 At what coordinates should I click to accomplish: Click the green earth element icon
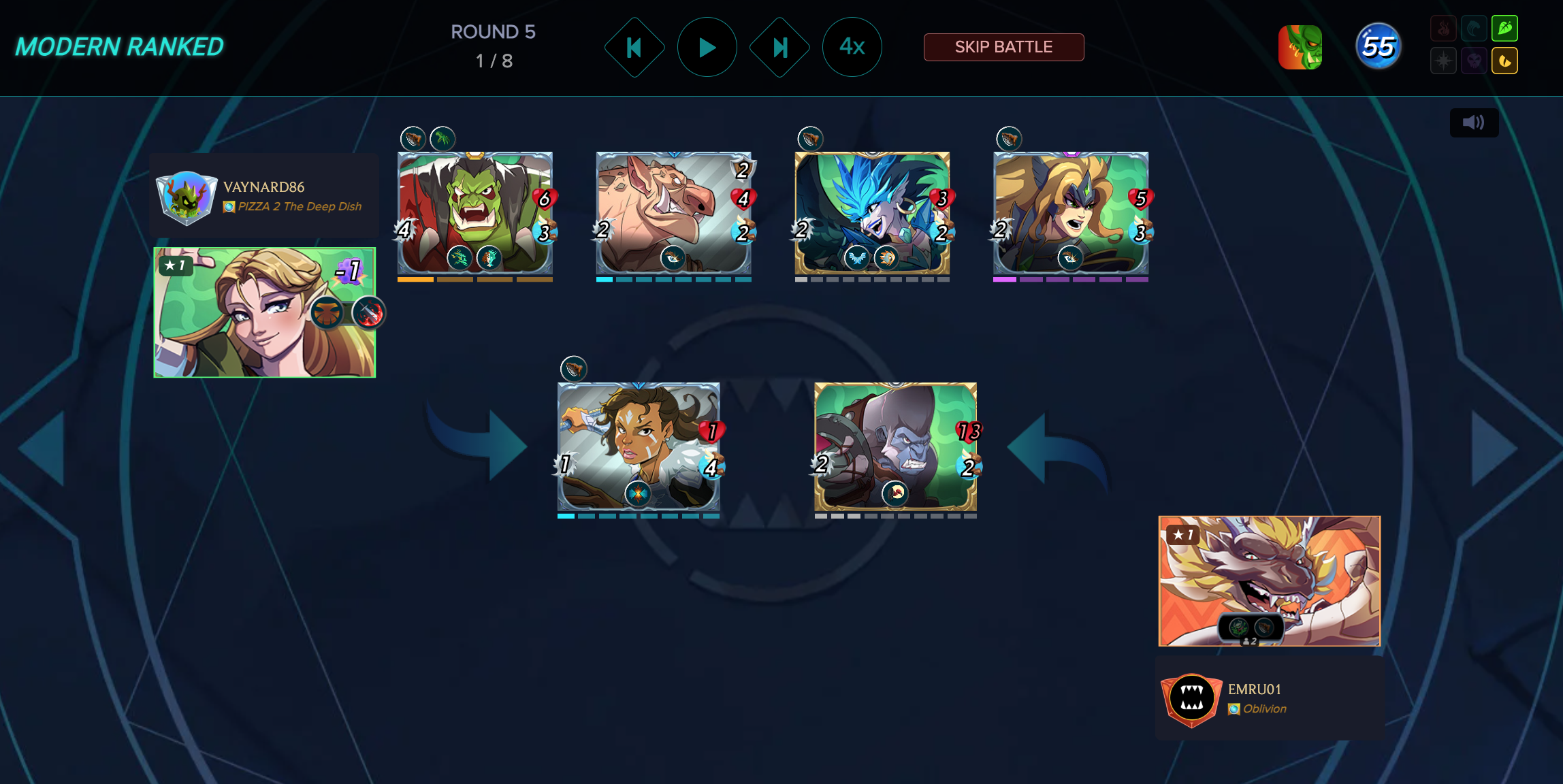click(x=1504, y=29)
